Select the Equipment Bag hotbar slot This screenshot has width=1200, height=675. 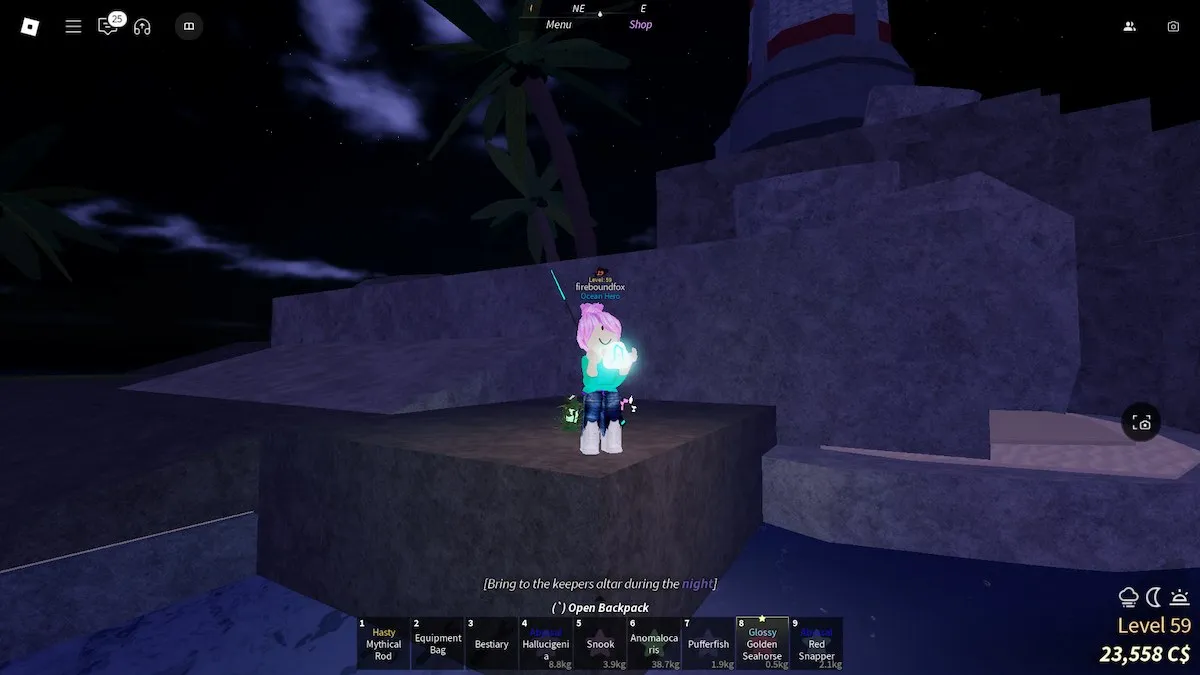(438, 643)
